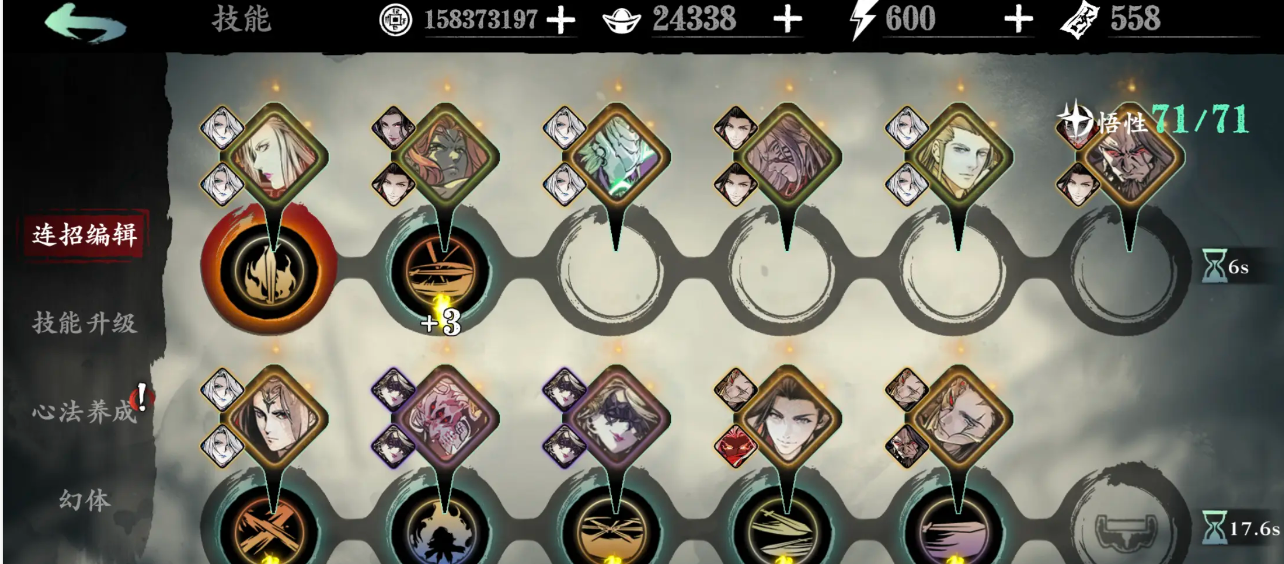Select the 幻体 tab
Image resolution: width=1284 pixels, height=564 pixels.
click(x=85, y=499)
